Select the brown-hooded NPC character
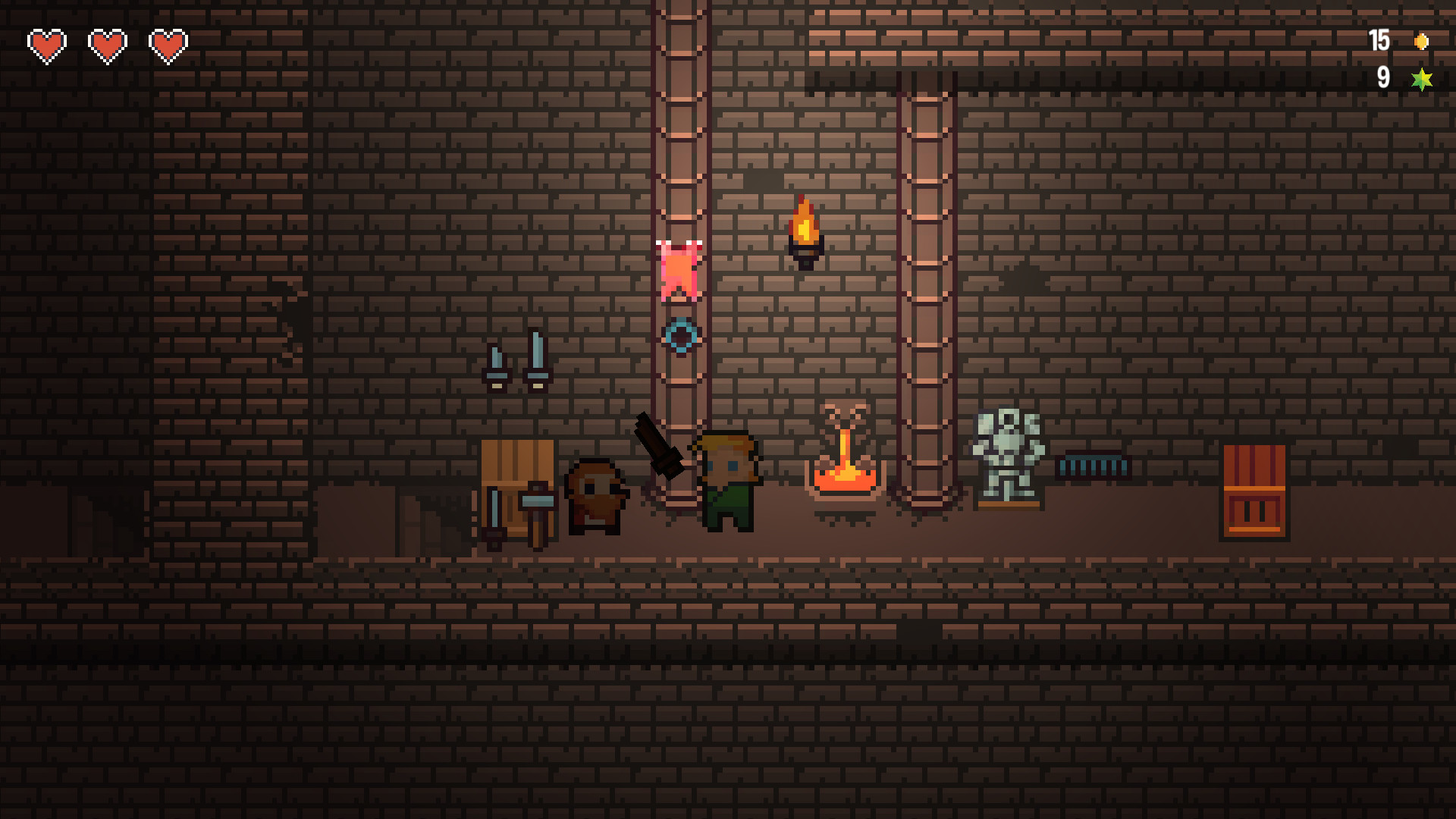This screenshot has width=1456, height=819. [597, 497]
